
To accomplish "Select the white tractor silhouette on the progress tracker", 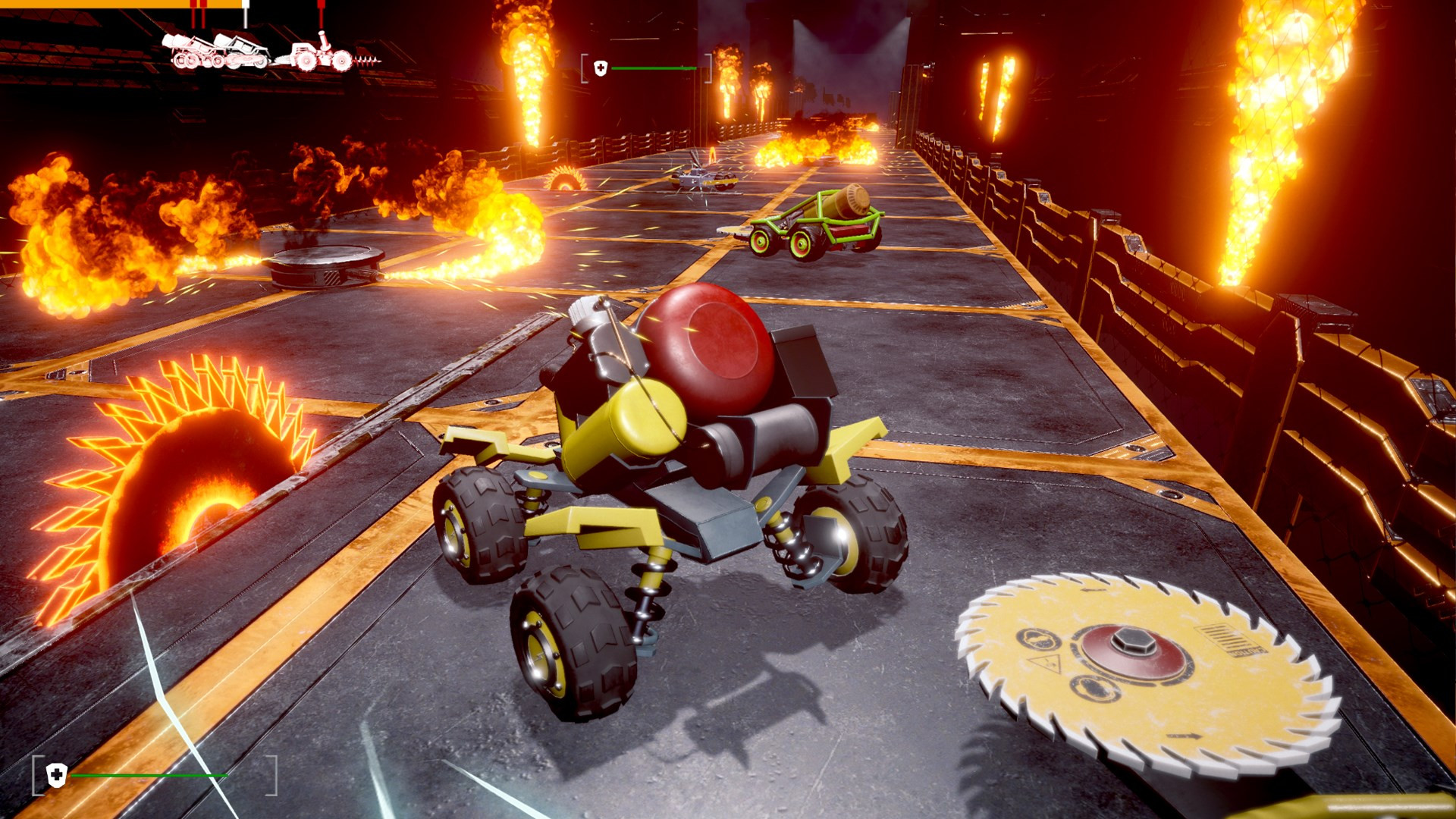I will 318,54.
